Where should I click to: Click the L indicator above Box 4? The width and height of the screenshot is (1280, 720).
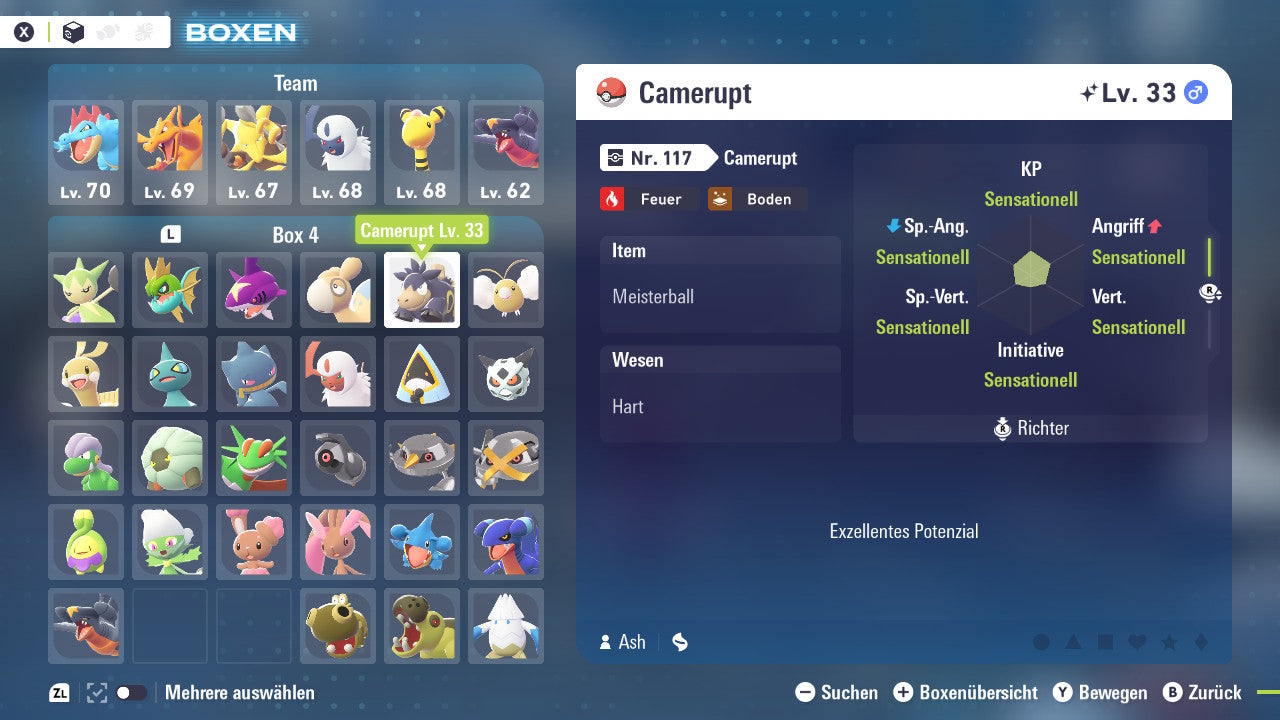tap(170, 232)
